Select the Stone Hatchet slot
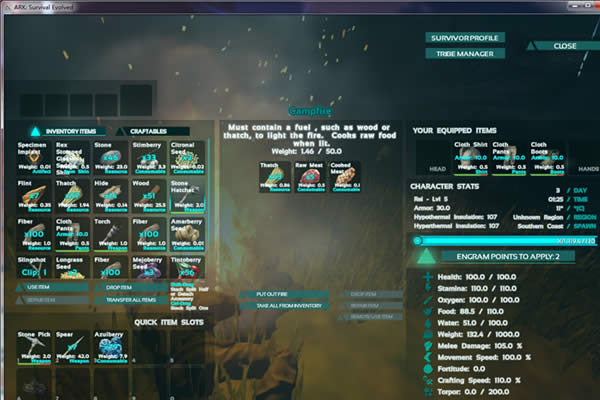Screen dimensions: 600x400 point(186,196)
